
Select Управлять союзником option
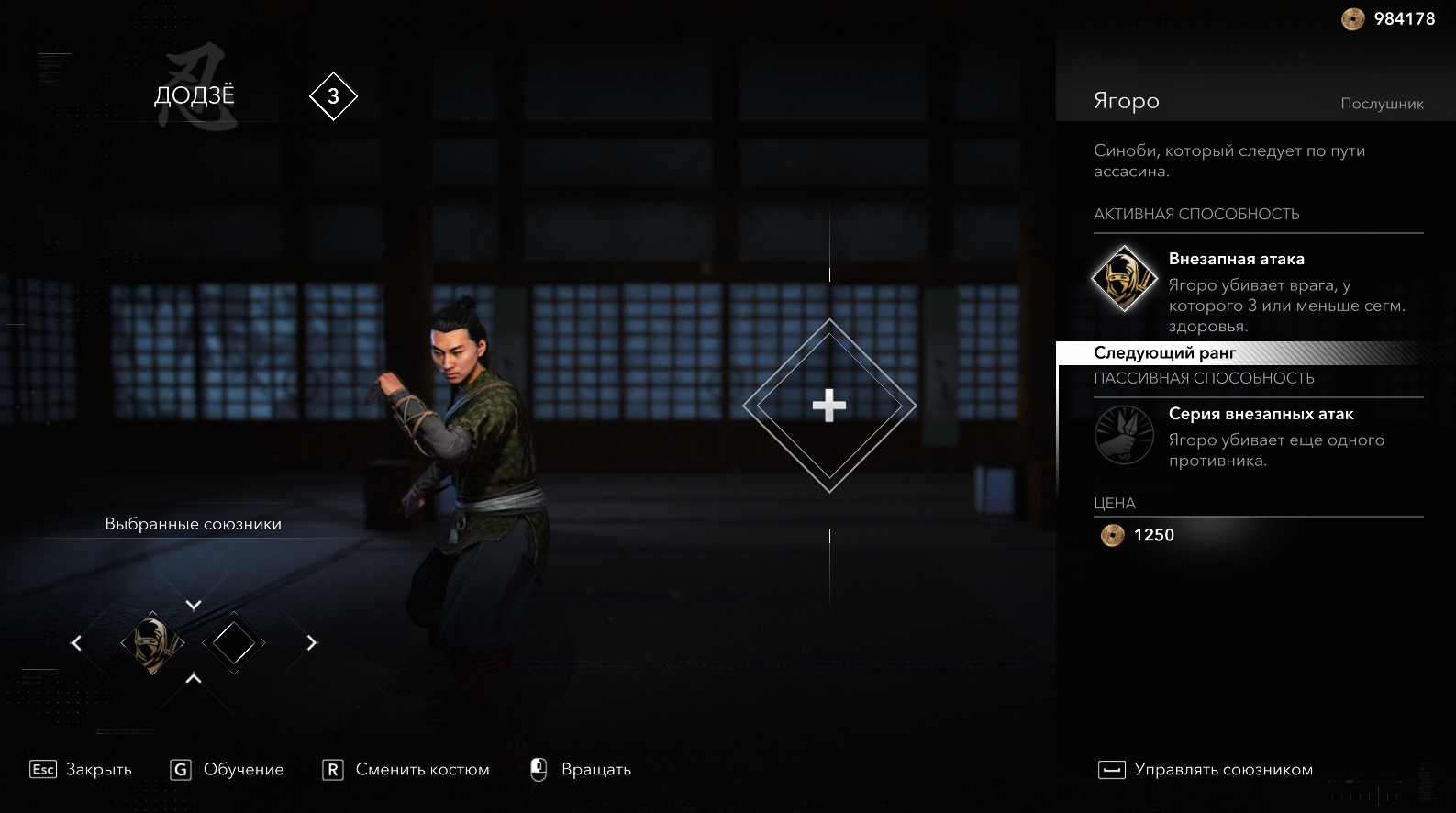1206,770
